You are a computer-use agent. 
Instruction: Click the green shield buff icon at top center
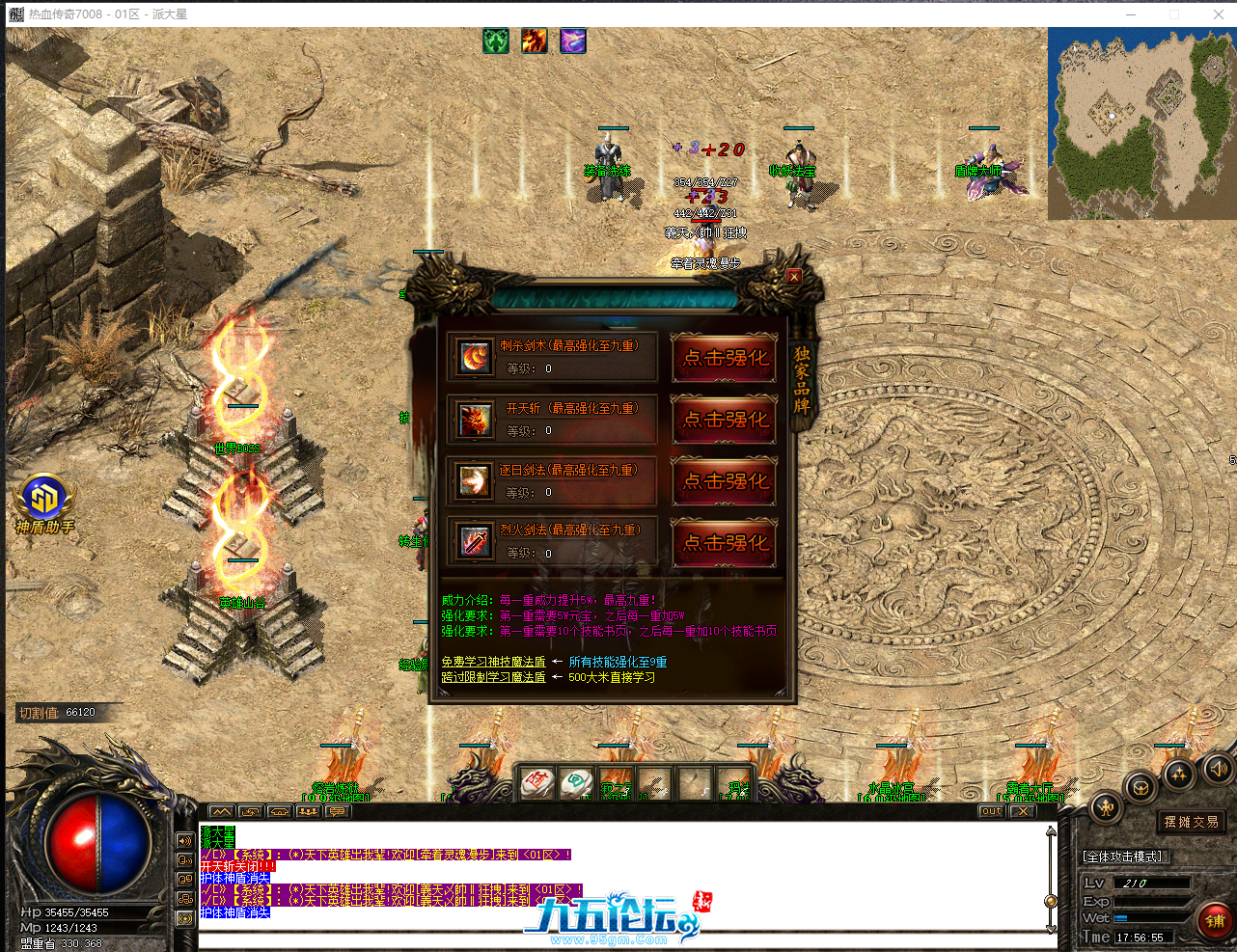point(495,41)
